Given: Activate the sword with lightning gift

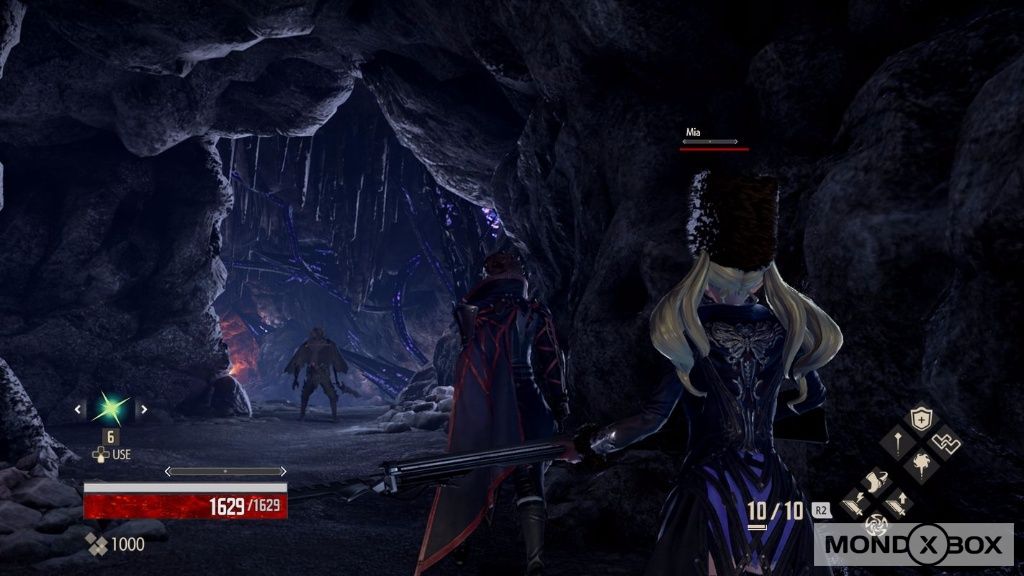Looking at the screenshot, I should point(856,503).
